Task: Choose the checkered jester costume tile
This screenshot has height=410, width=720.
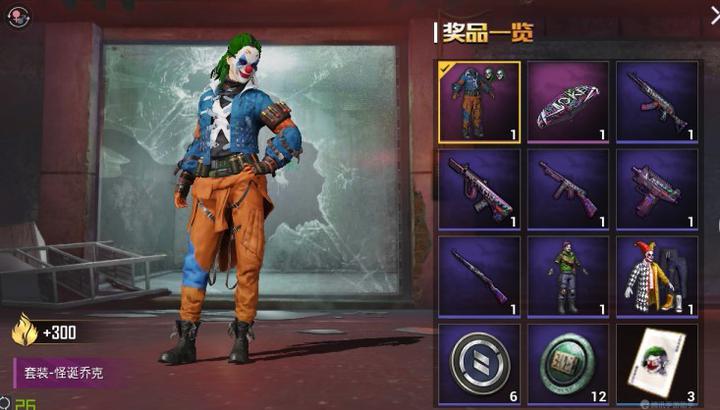Action: 656,277
